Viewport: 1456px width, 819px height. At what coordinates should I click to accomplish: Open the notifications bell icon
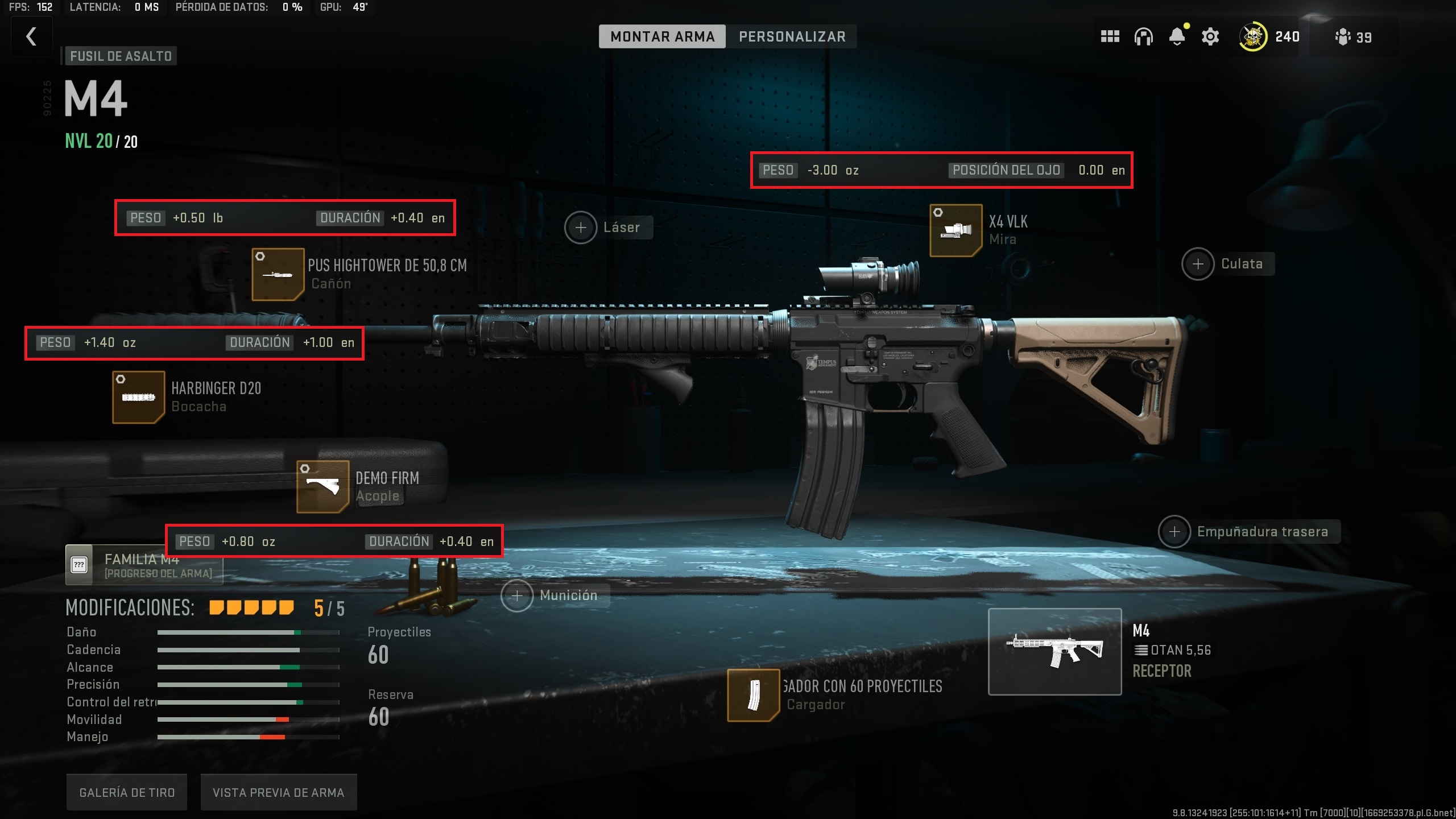click(1177, 36)
